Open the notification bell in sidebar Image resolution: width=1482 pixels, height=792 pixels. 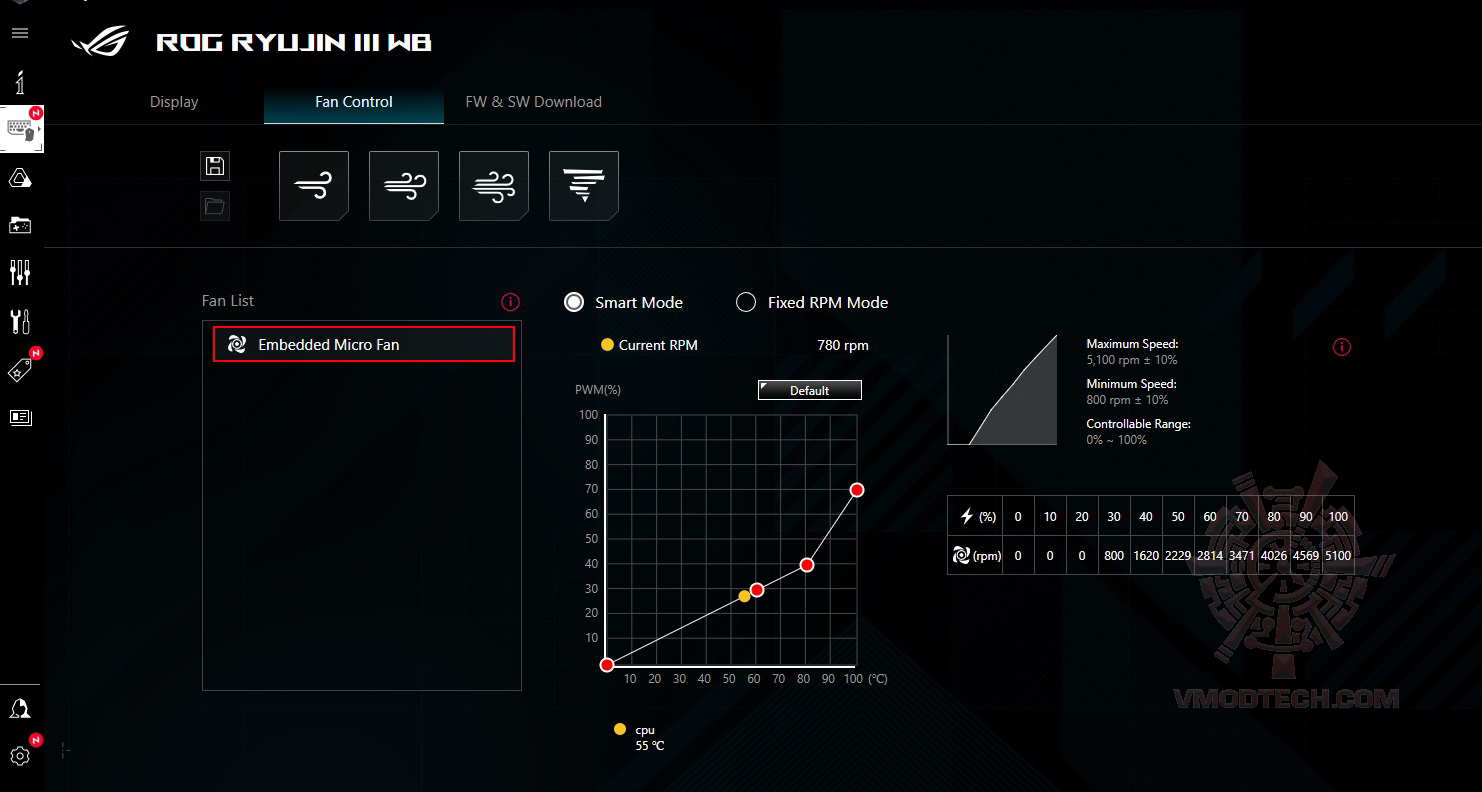click(20, 708)
